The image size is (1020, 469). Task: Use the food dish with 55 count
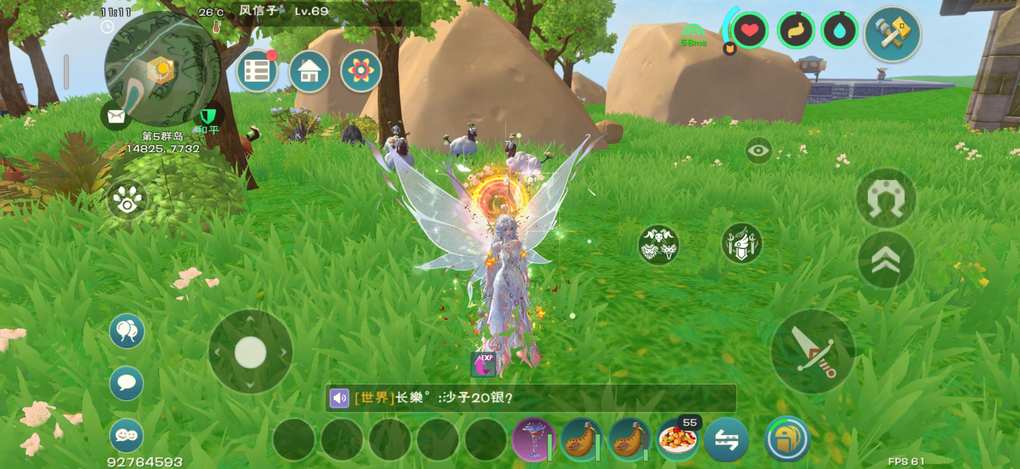click(x=677, y=439)
